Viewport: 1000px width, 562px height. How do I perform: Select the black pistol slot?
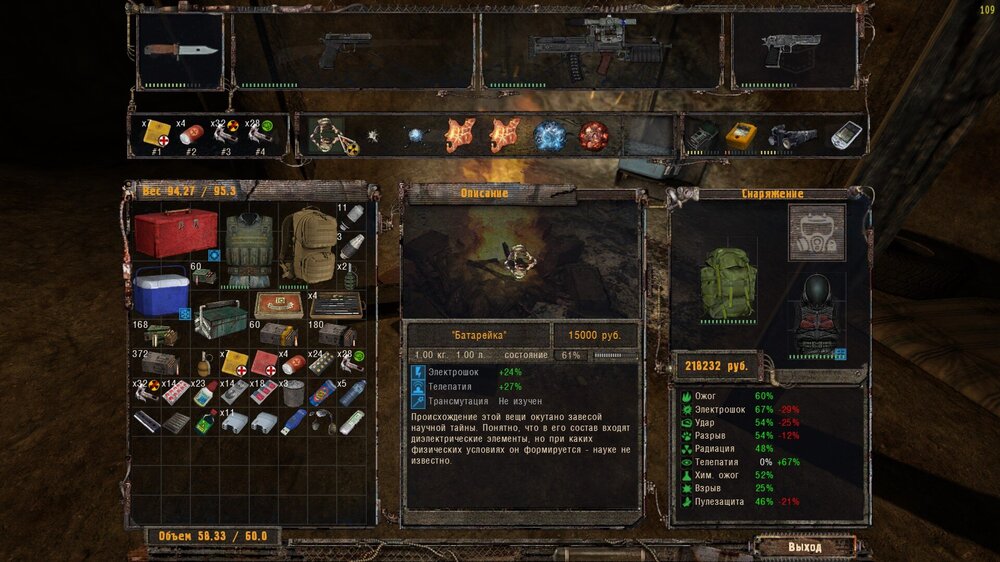click(344, 50)
